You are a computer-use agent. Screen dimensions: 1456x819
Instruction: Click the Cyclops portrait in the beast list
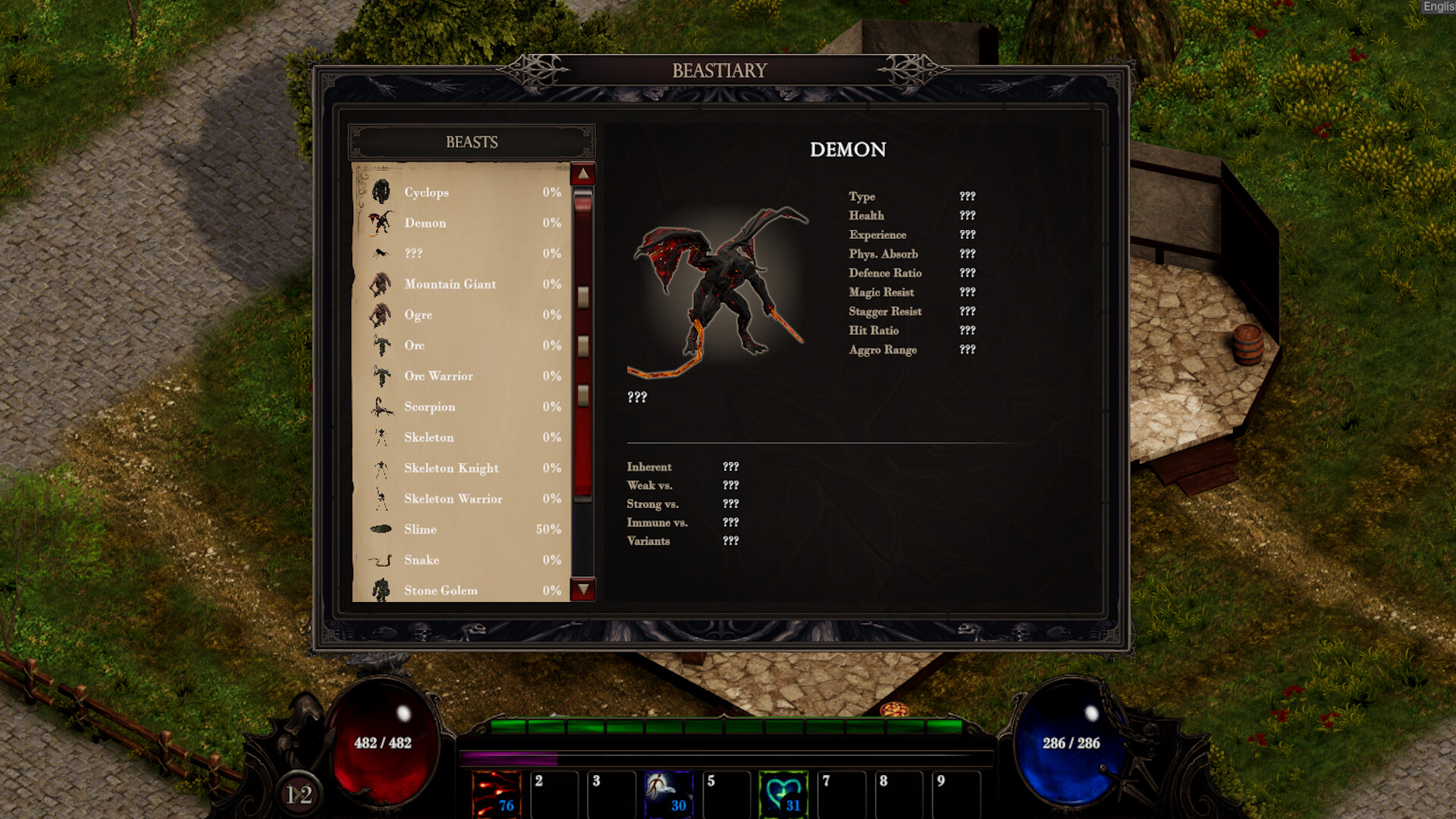pyautogui.click(x=381, y=192)
